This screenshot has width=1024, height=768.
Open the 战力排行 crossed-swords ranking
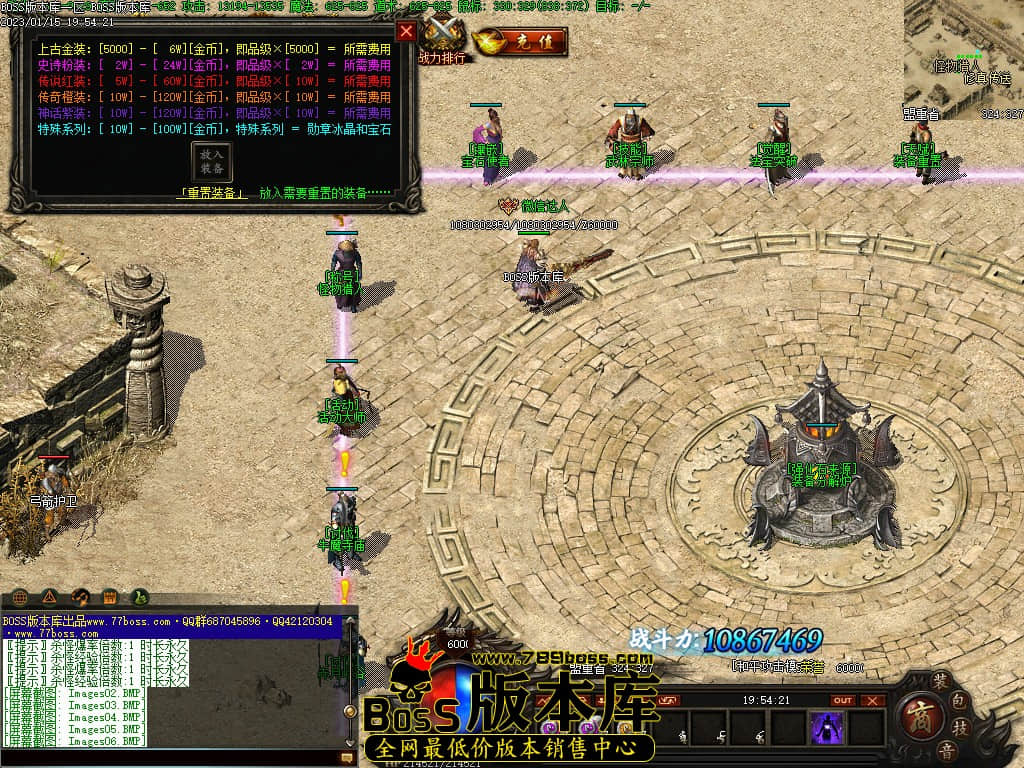(442, 40)
